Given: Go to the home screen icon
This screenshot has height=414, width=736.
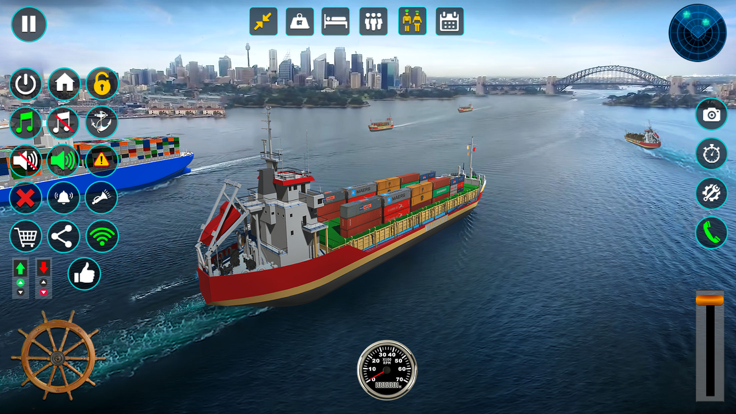Looking at the screenshot, I should [64, 84].
